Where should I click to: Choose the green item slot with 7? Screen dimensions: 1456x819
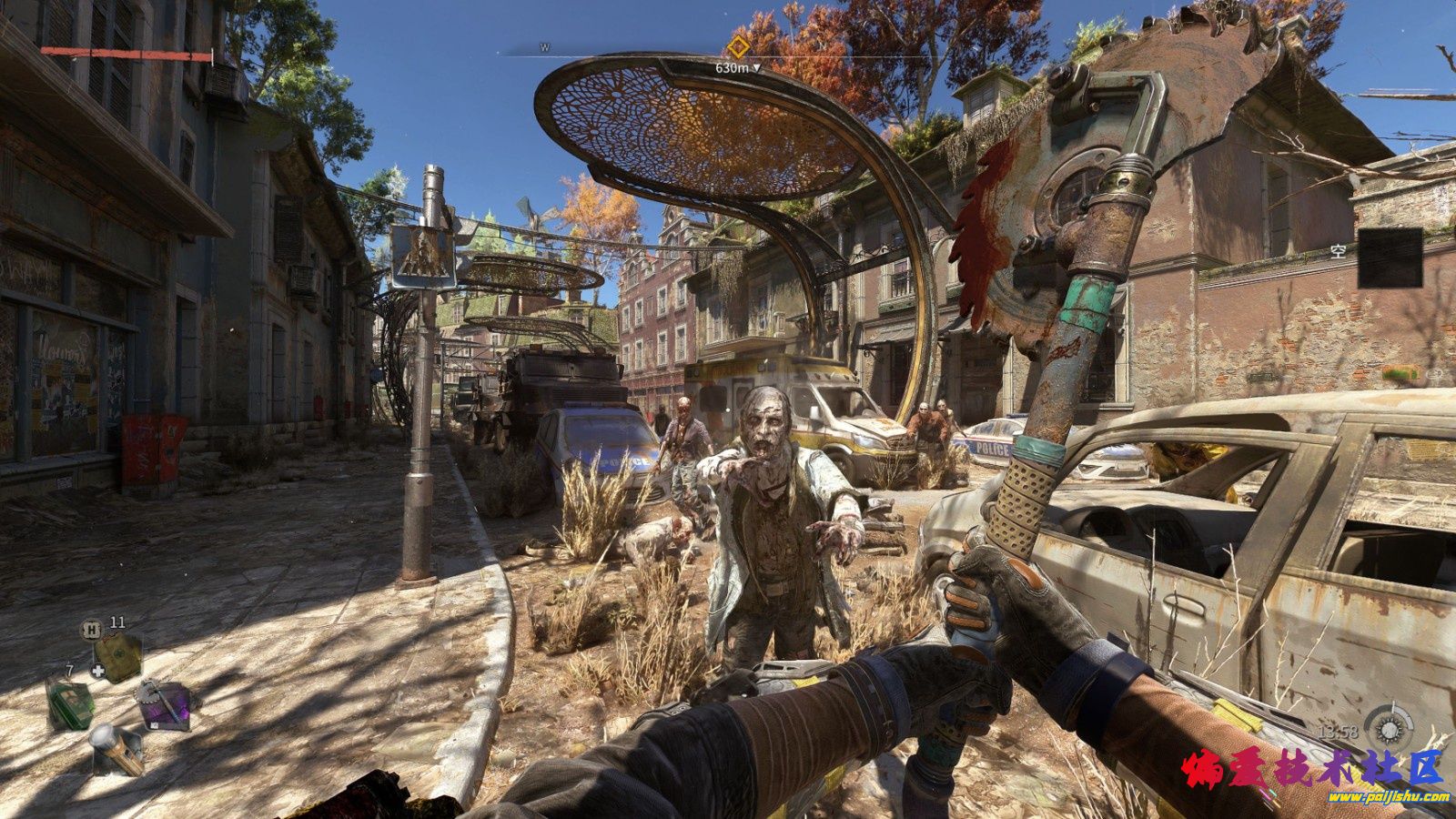[71, 703]
